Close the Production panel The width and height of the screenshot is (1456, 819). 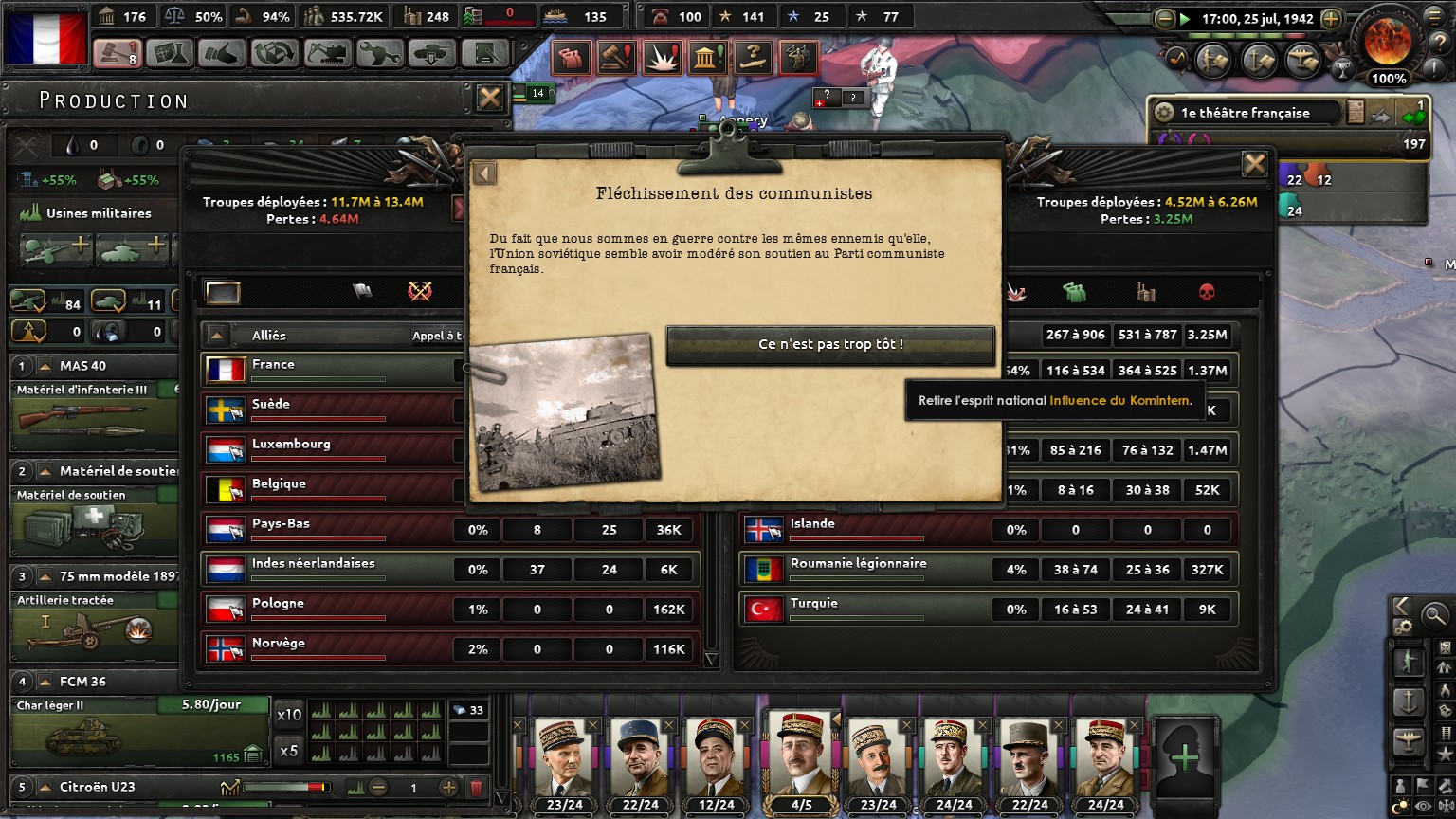(x=489, y=98)
